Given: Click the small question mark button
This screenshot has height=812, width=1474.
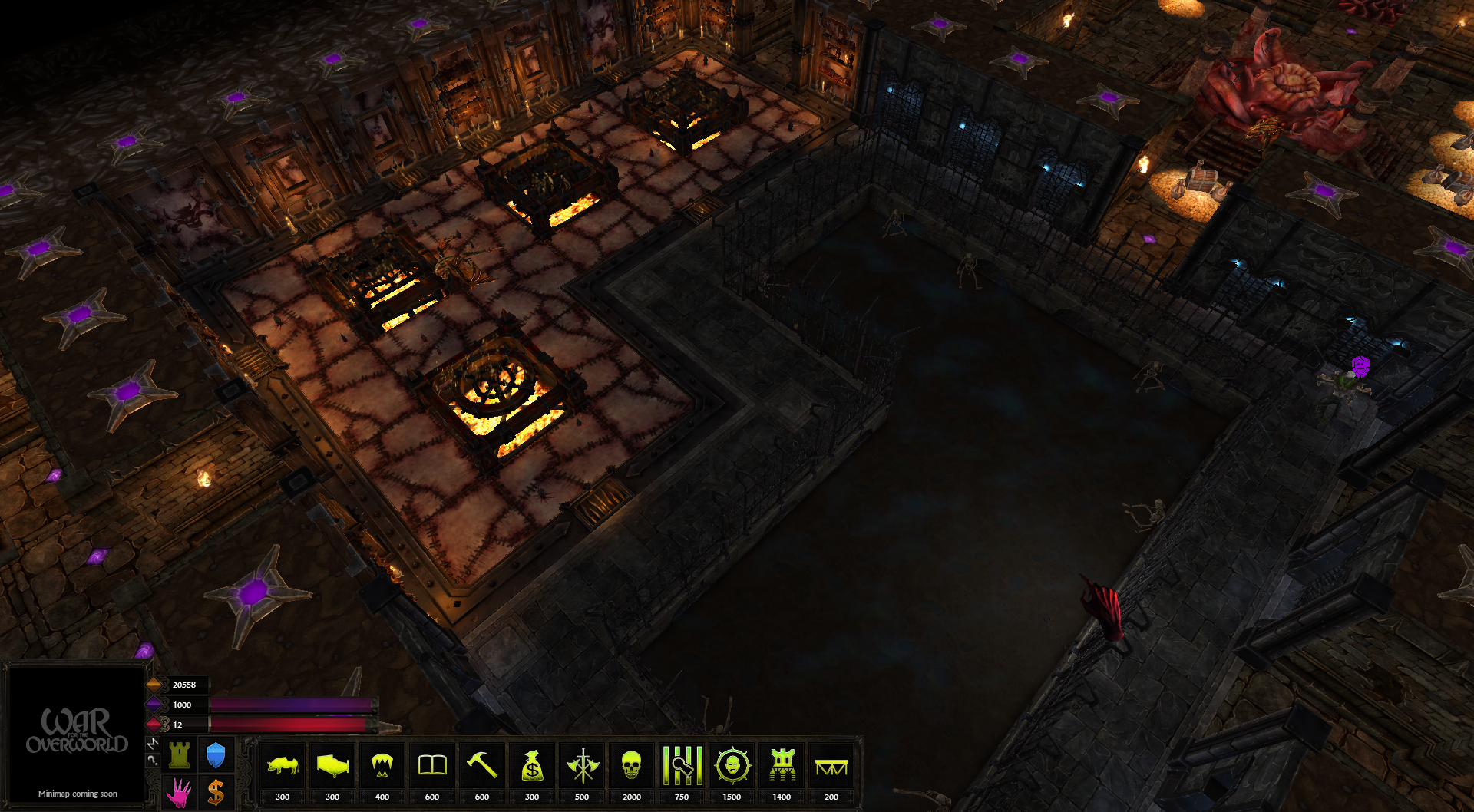Looking at the screenshot, I should [x=153, y=760].
